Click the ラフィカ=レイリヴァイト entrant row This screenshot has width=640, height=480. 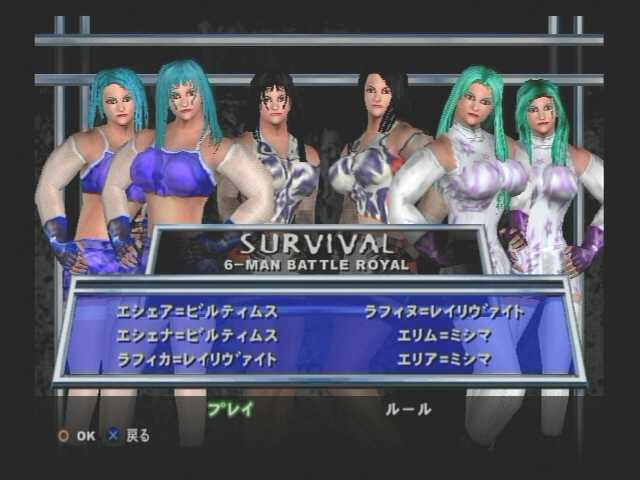[x=198, y=358]
